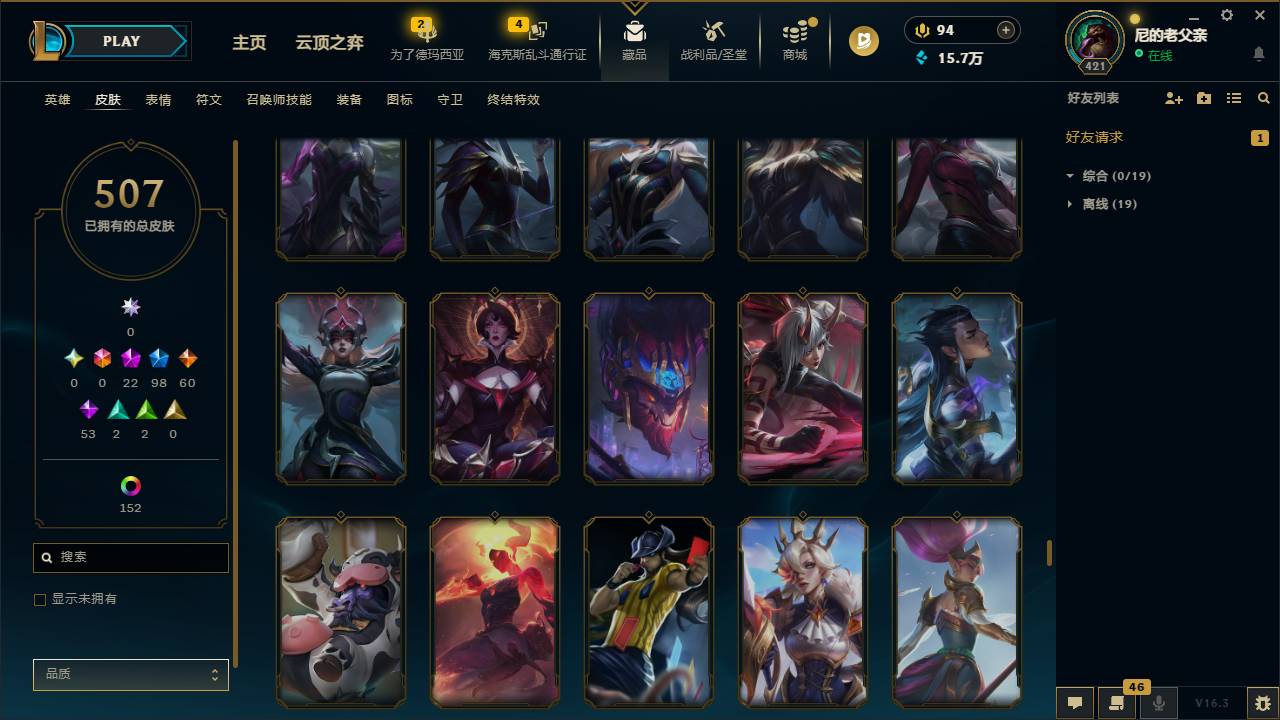Open the chat messages panel
The image size is (1280, 720).
point(1075,702)
